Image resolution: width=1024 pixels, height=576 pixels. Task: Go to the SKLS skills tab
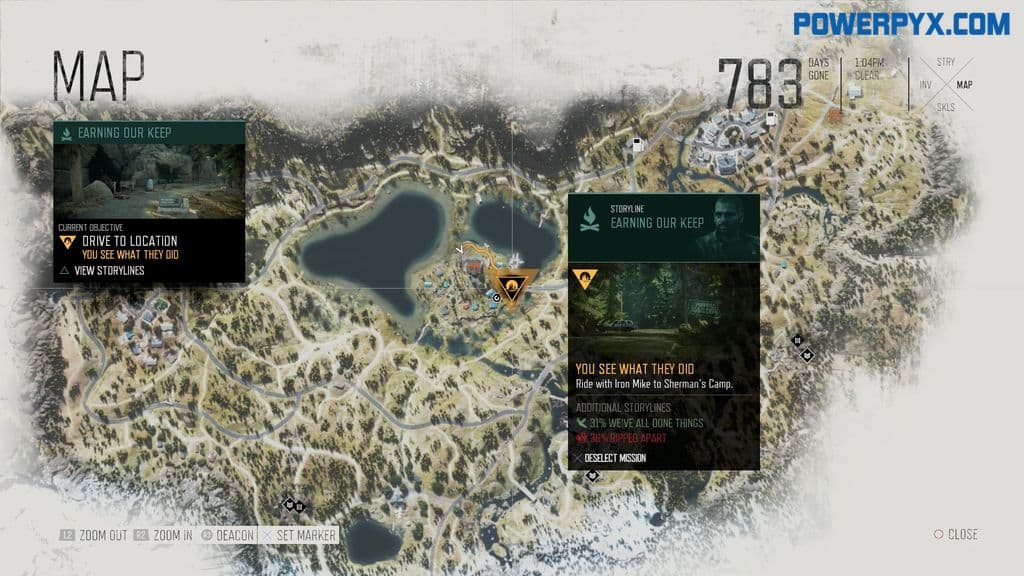pyautogui.click(x=945, y=107)
